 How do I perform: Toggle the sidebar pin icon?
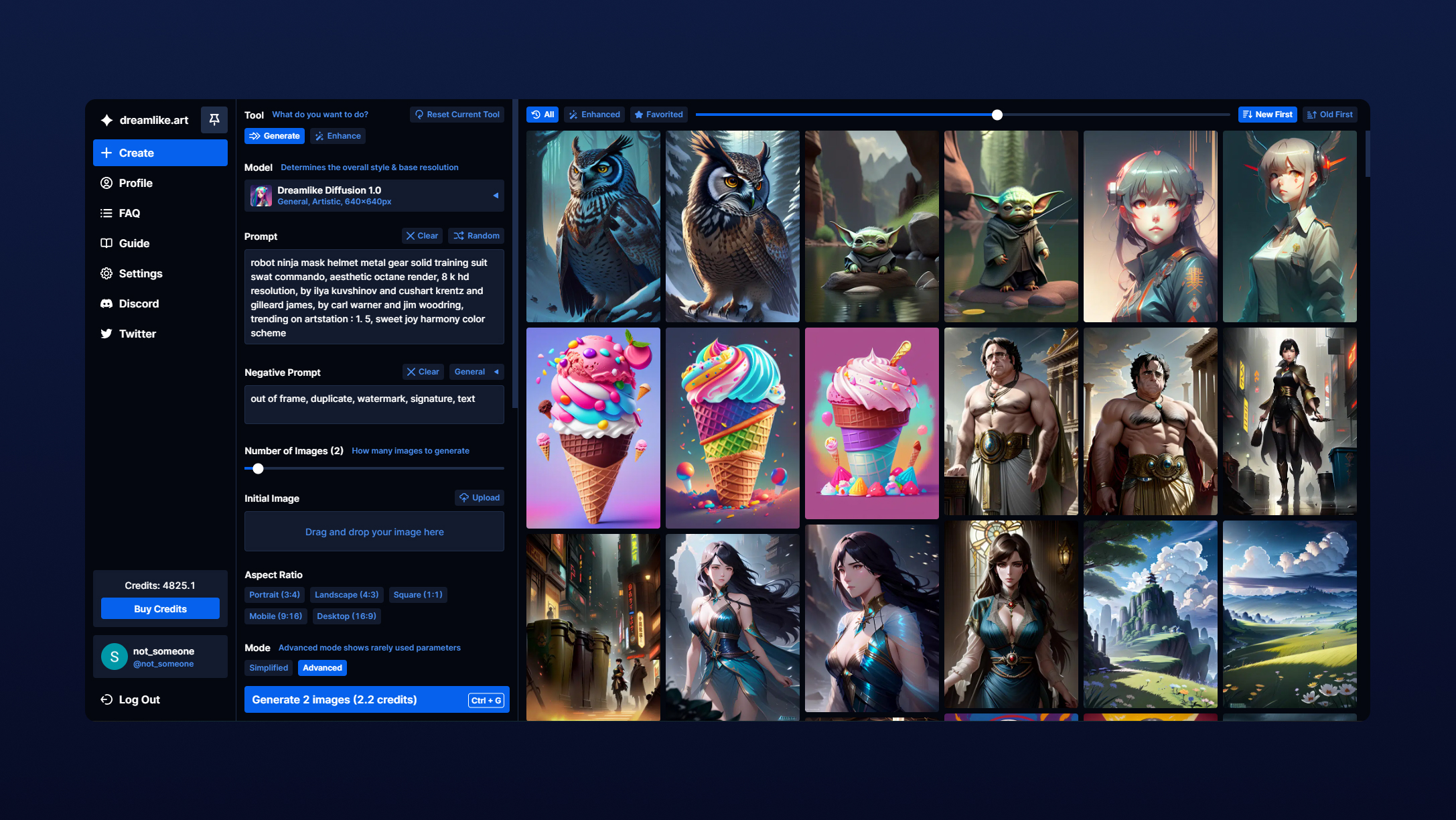(x=214, y=120)
